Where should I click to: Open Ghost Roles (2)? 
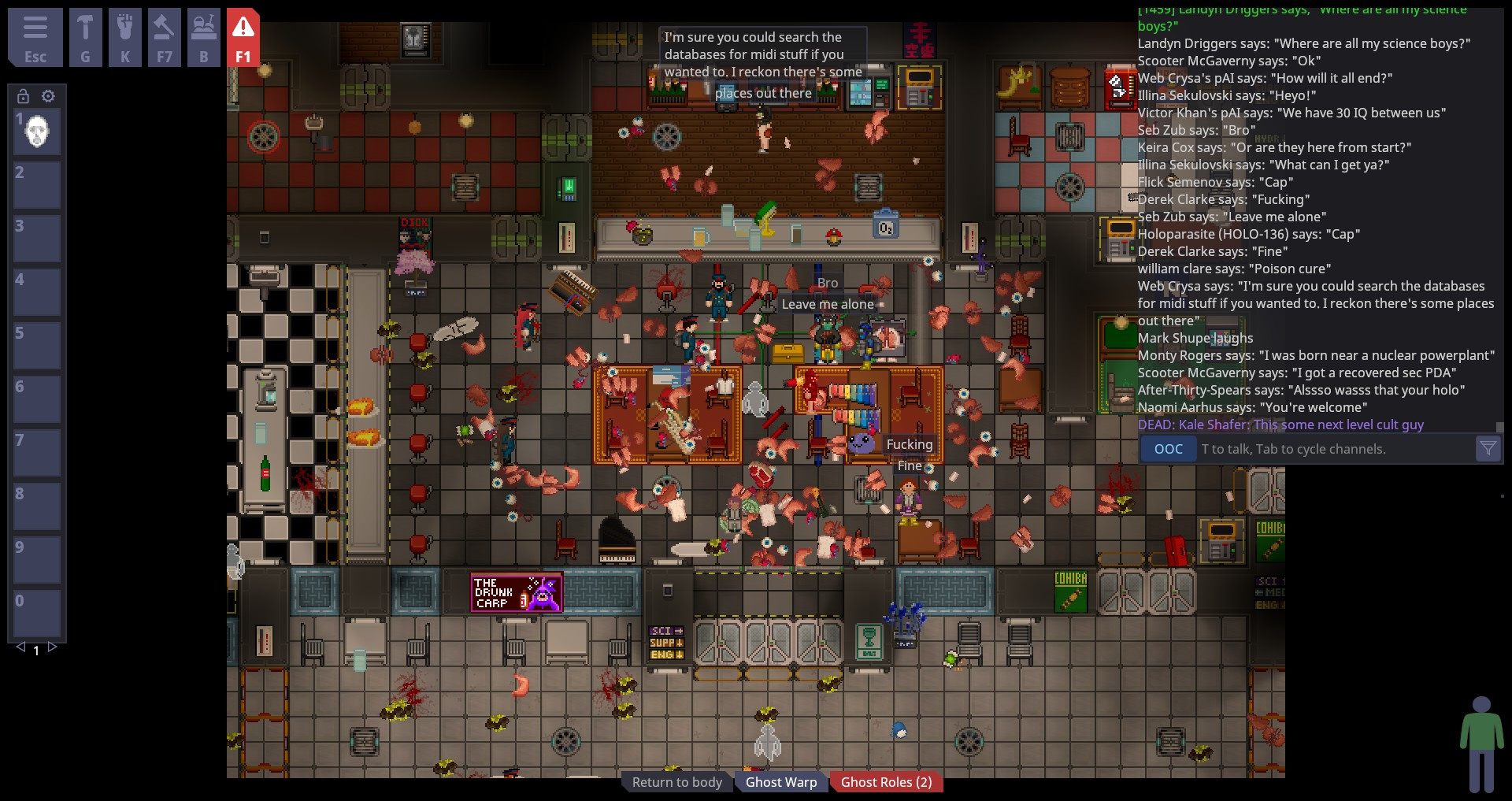click(x=886, y=781)
